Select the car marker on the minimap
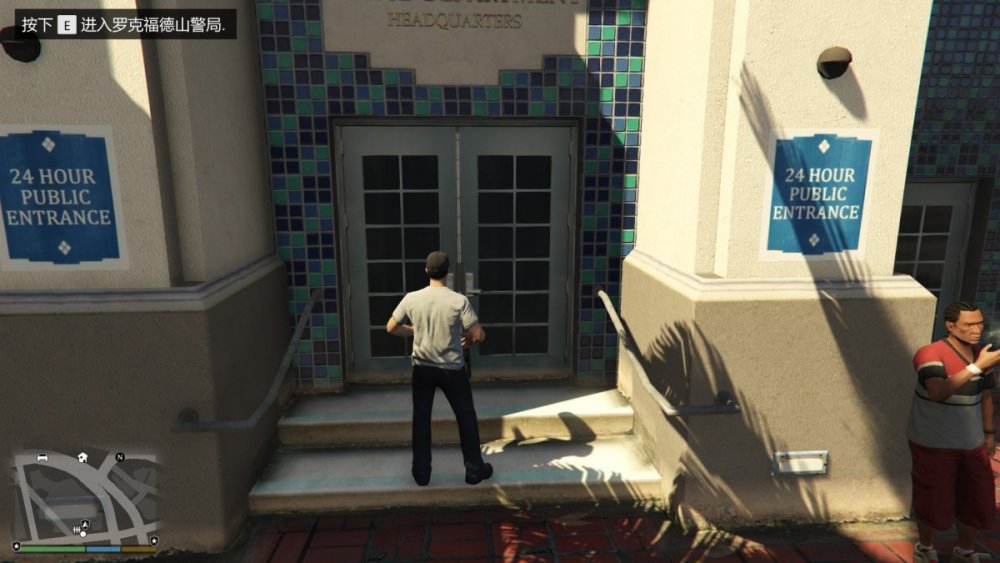1000x563 pixels. pyautogui.click(x=44, y=457)
